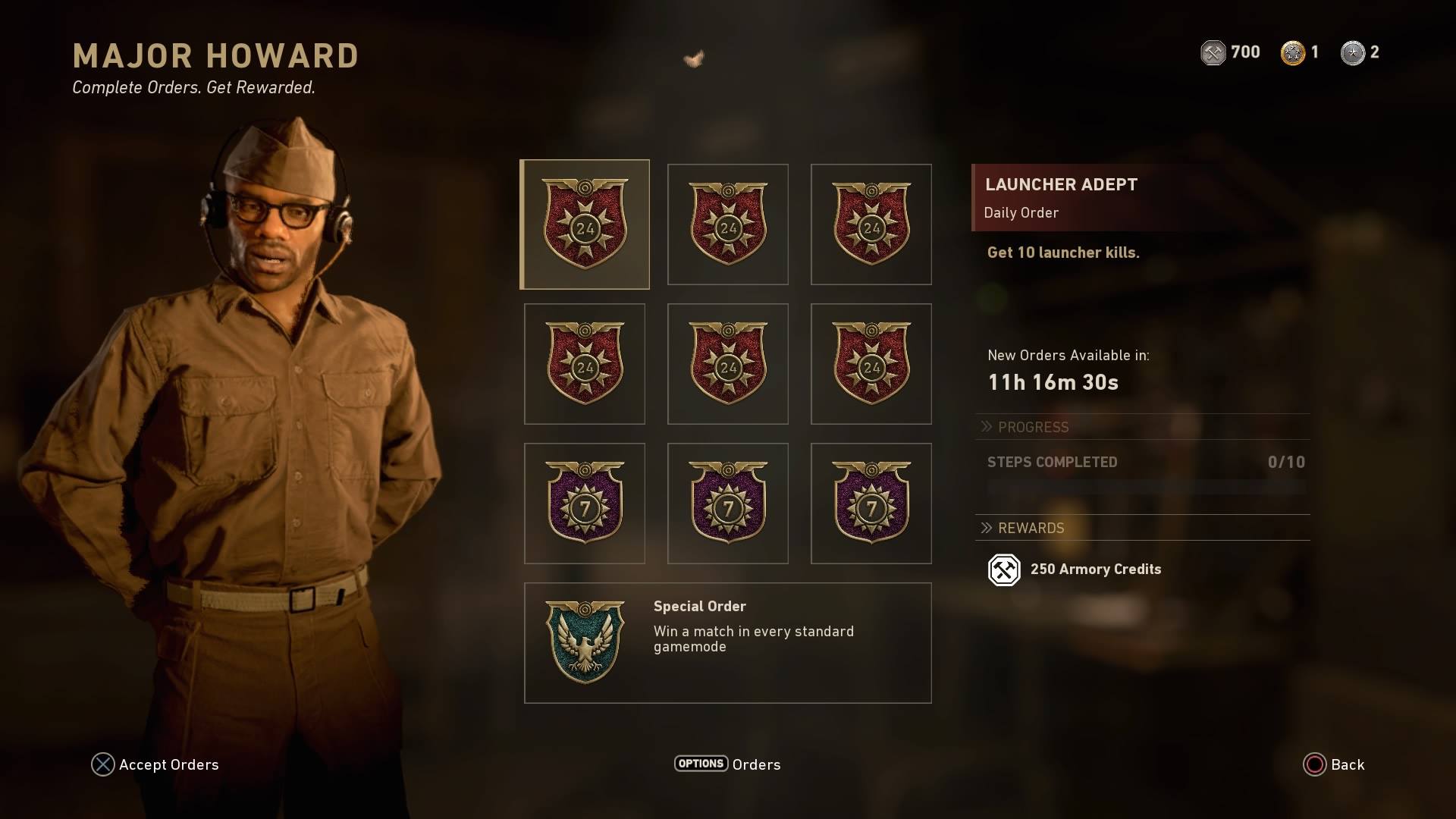The height and width of the screenshot is (819, 1456).
Task: Select the highlighted Launcher Adept daily order badge
Action: 585,224
